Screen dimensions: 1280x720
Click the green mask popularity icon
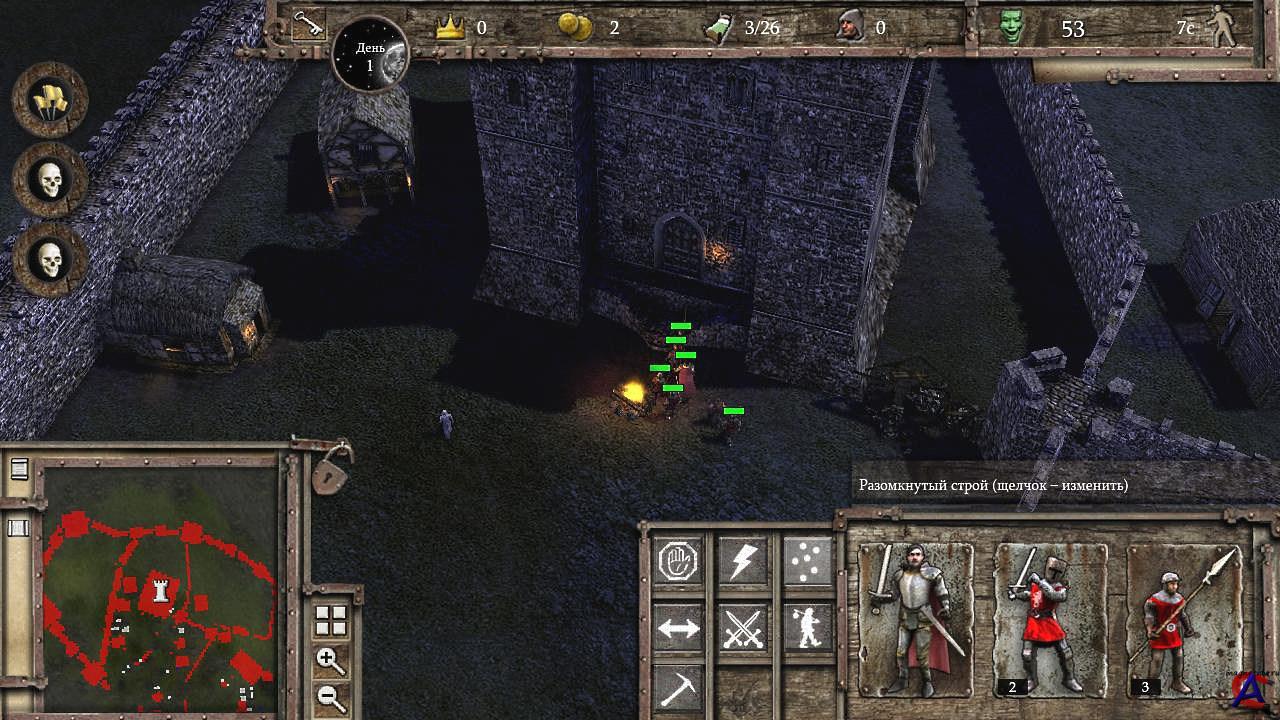click(1013, 28)
